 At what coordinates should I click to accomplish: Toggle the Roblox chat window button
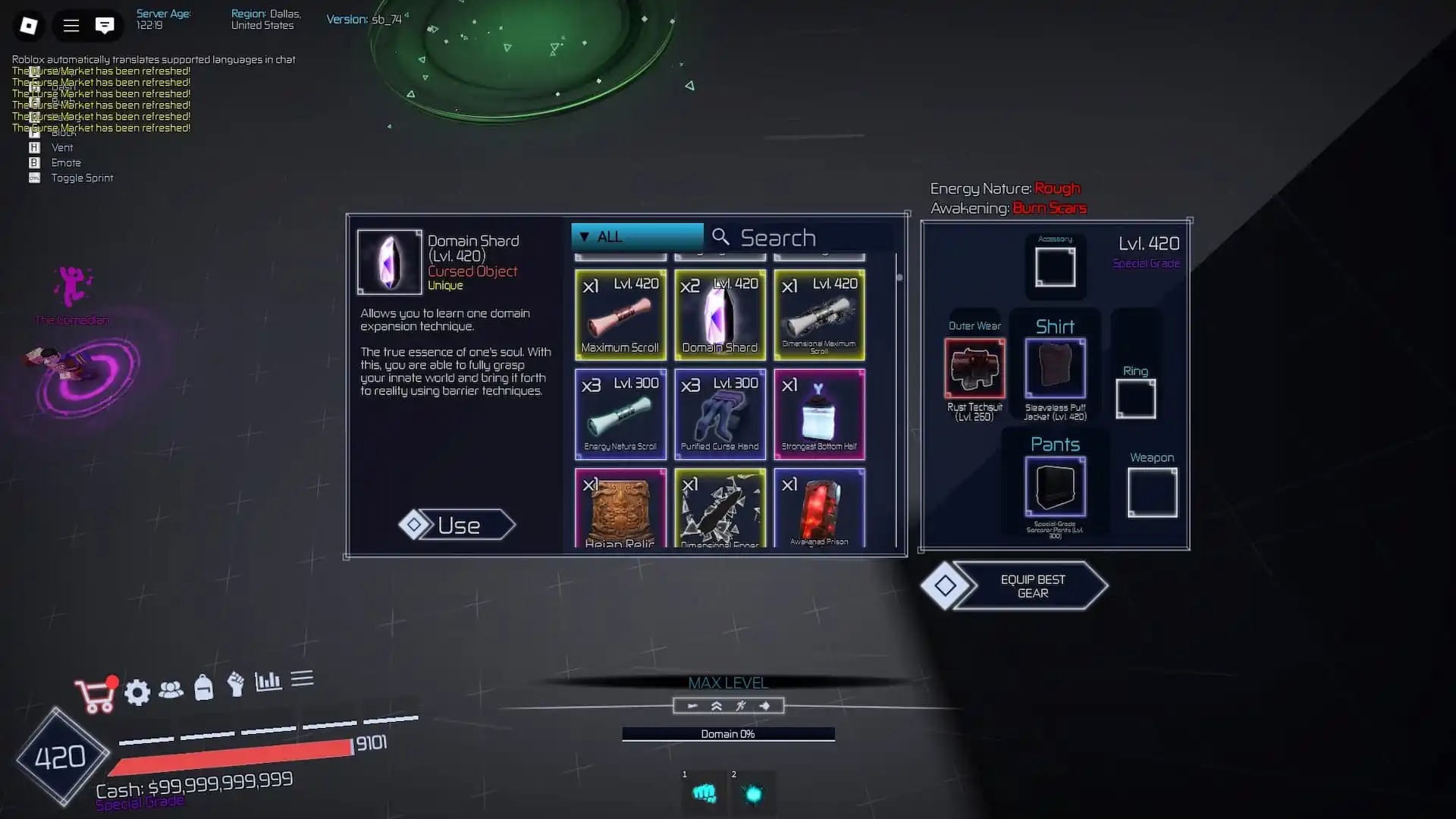click(x=105, y=26)
